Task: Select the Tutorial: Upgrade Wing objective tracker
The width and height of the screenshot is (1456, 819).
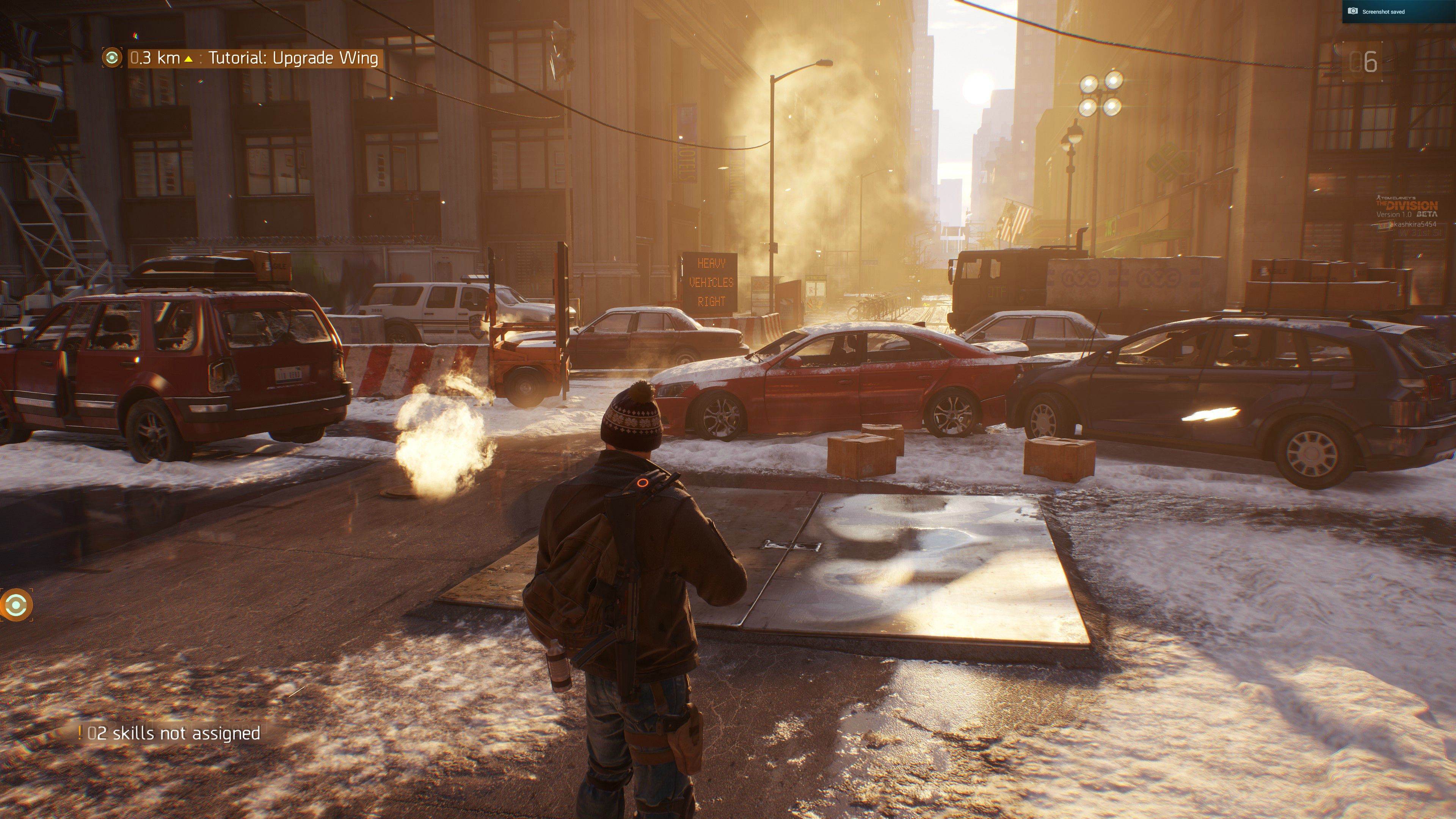Action: [x=293, y=58]
